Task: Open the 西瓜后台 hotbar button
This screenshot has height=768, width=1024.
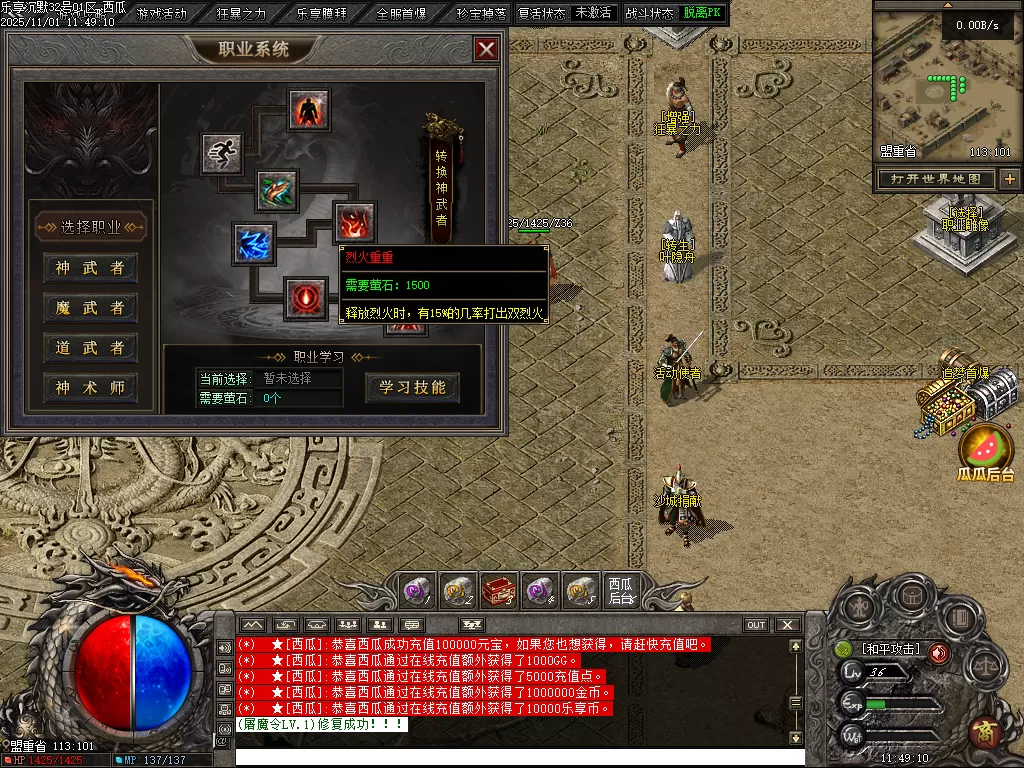Action: point(621,590)
